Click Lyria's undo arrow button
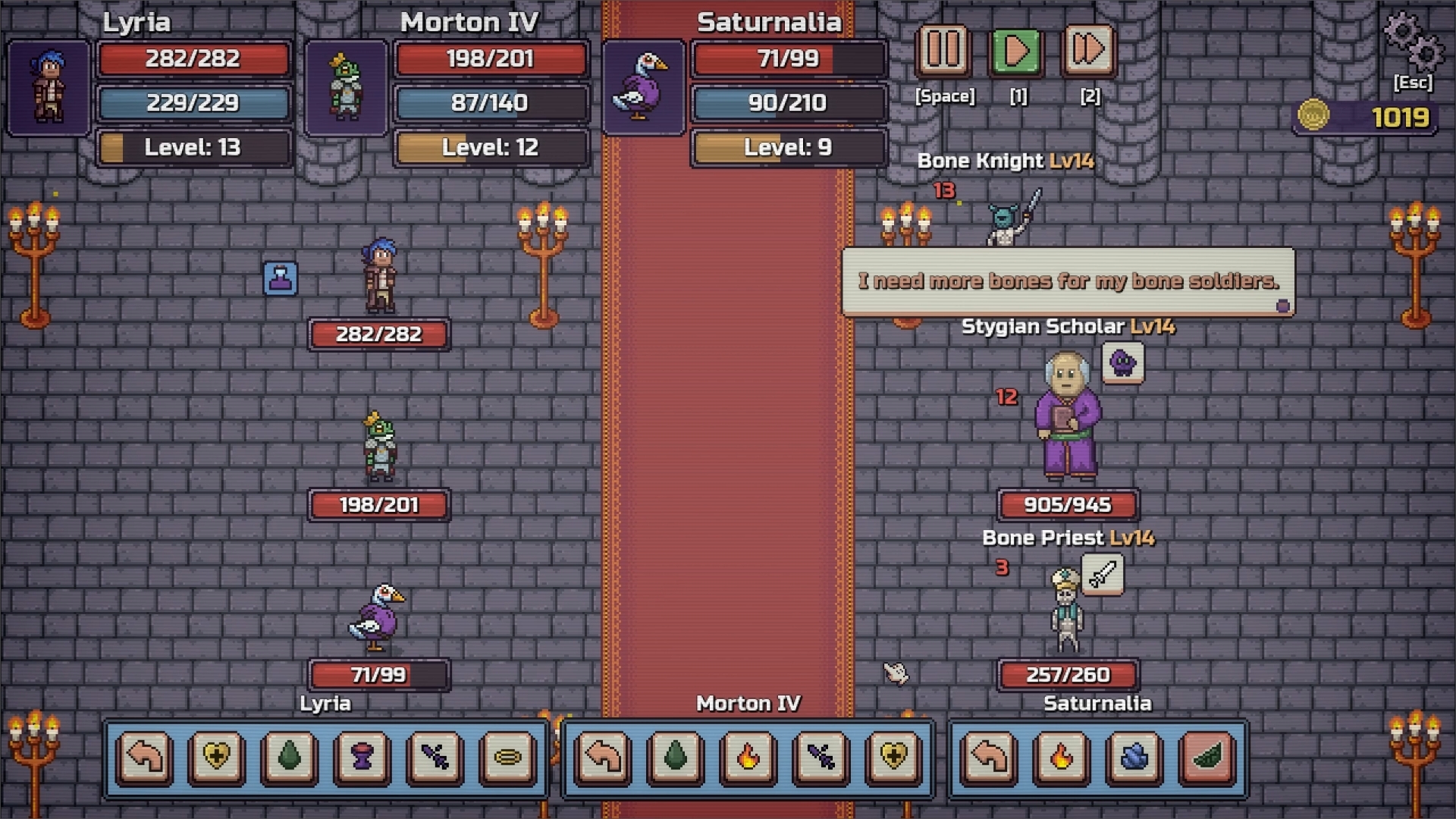The width and height of the screenshot is (1456, 819). click(145, 757)
